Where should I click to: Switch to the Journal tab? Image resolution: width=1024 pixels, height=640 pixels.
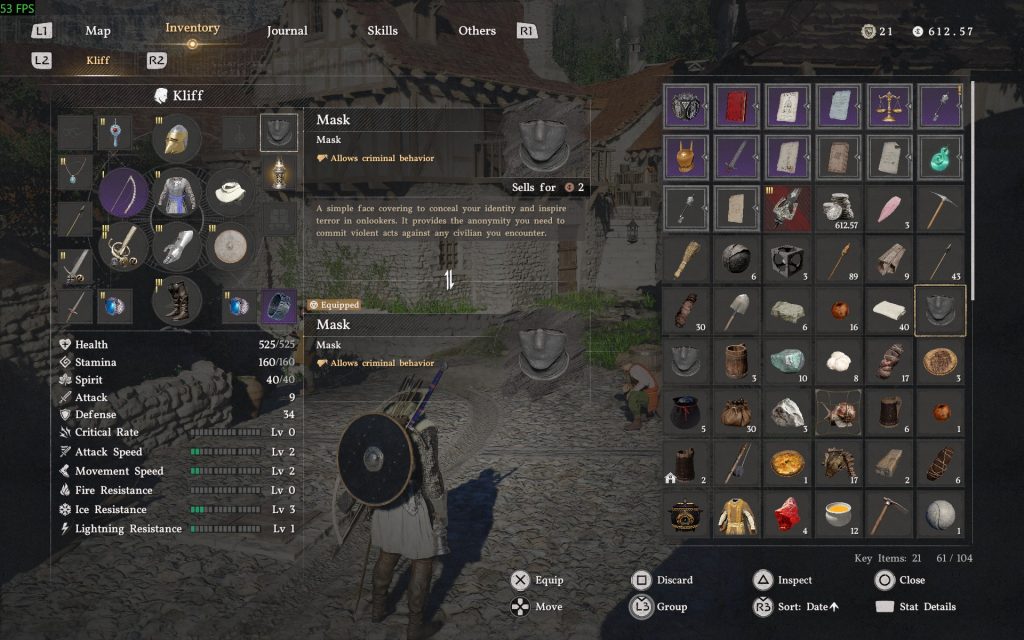287,31
